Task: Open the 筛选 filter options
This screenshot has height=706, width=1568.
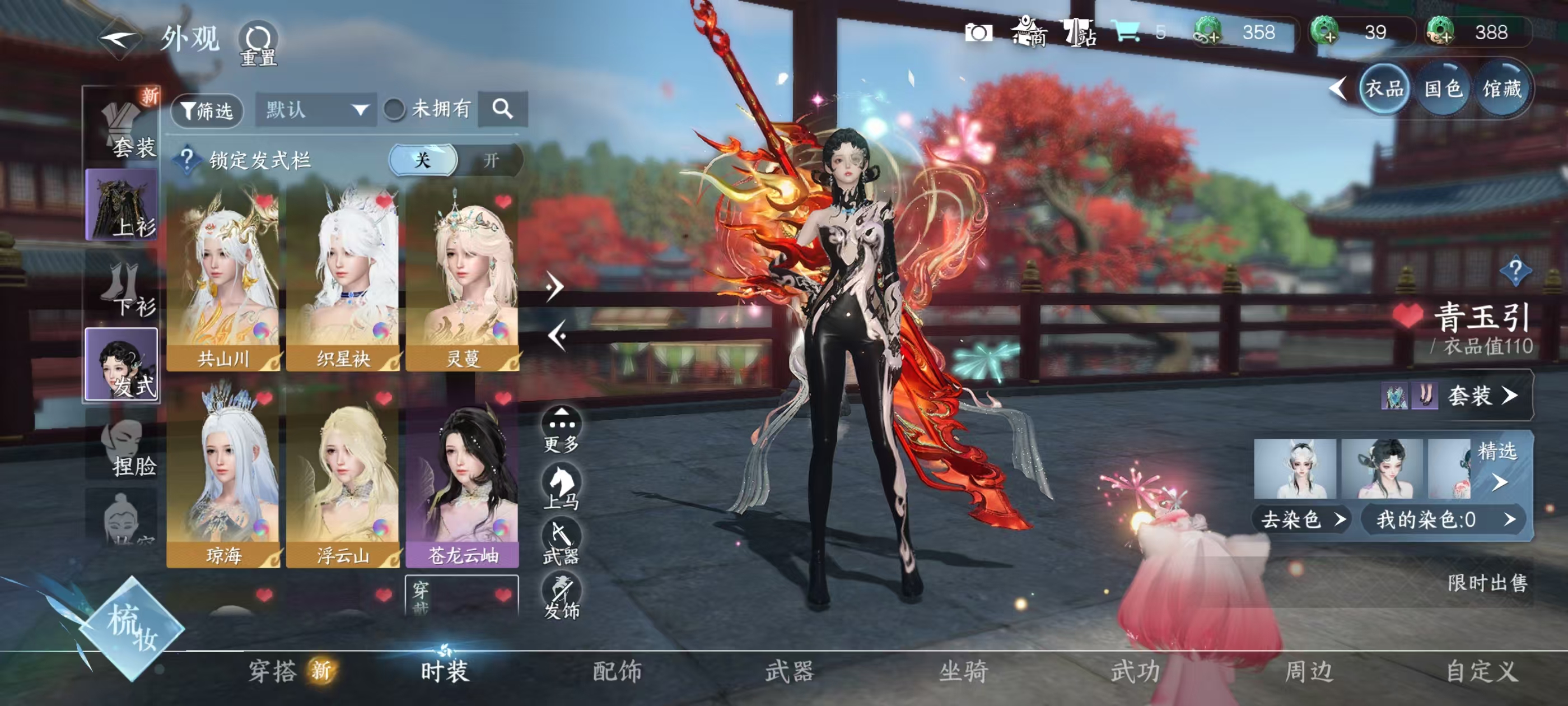Action: [207, 110]
